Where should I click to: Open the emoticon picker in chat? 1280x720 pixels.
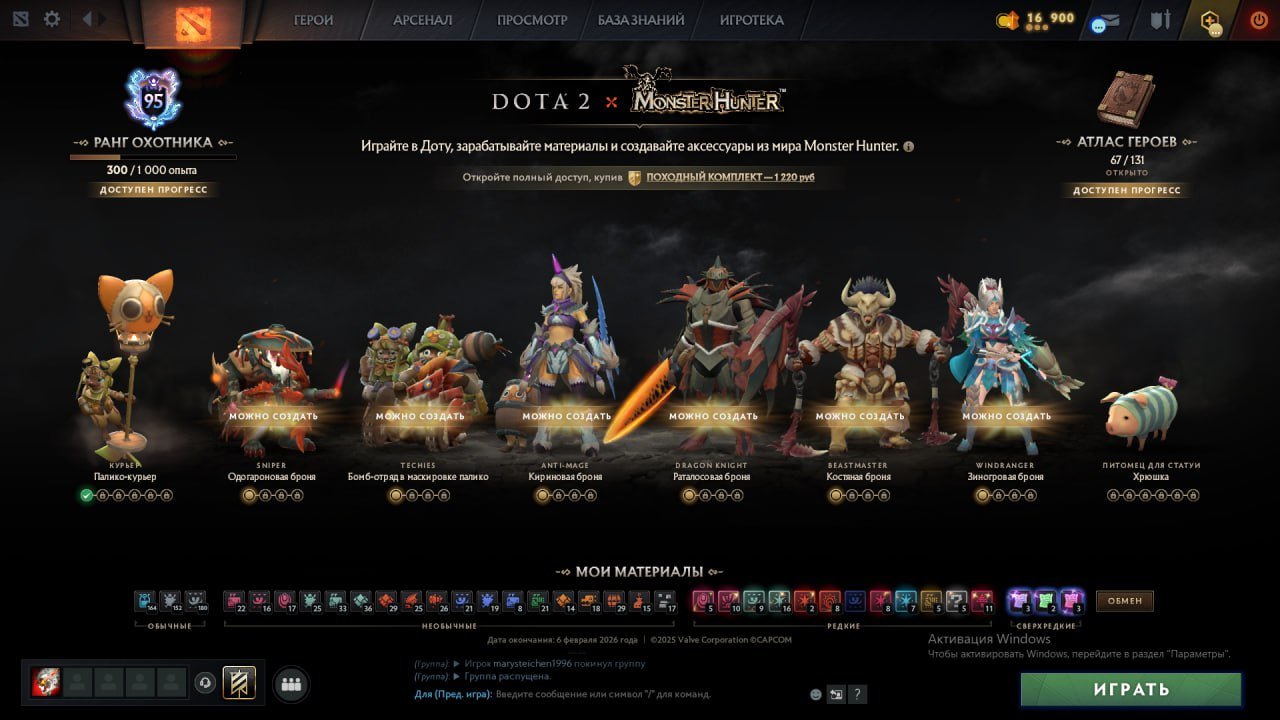815,693
